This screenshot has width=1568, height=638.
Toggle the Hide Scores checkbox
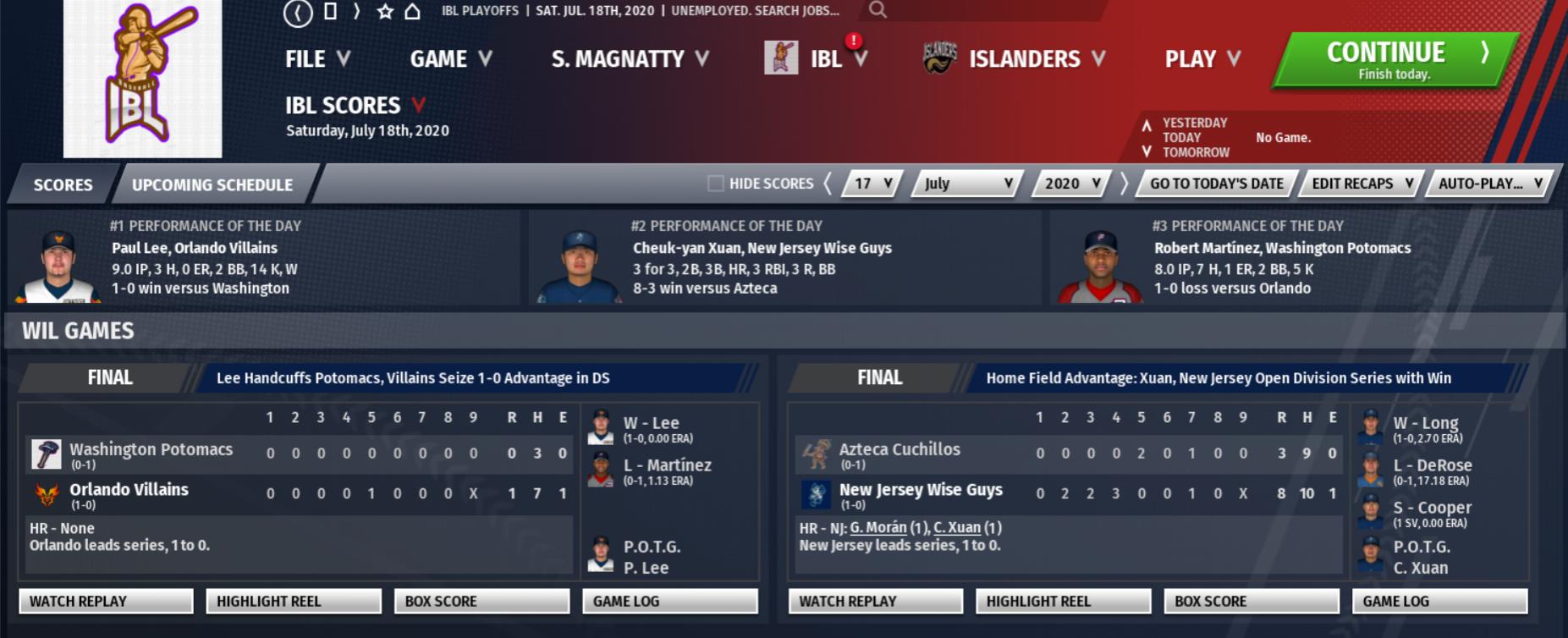tap(716, 184)
